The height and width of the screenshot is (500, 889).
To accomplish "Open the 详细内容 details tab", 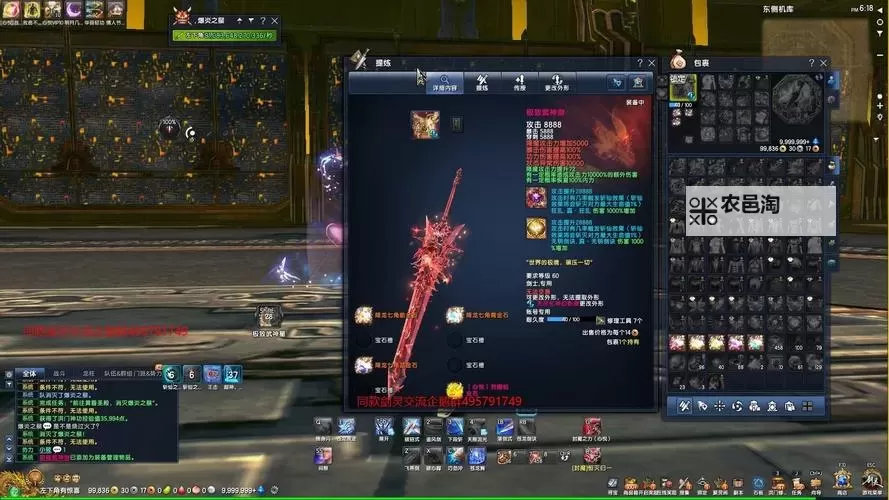I will tap(444, 82).
